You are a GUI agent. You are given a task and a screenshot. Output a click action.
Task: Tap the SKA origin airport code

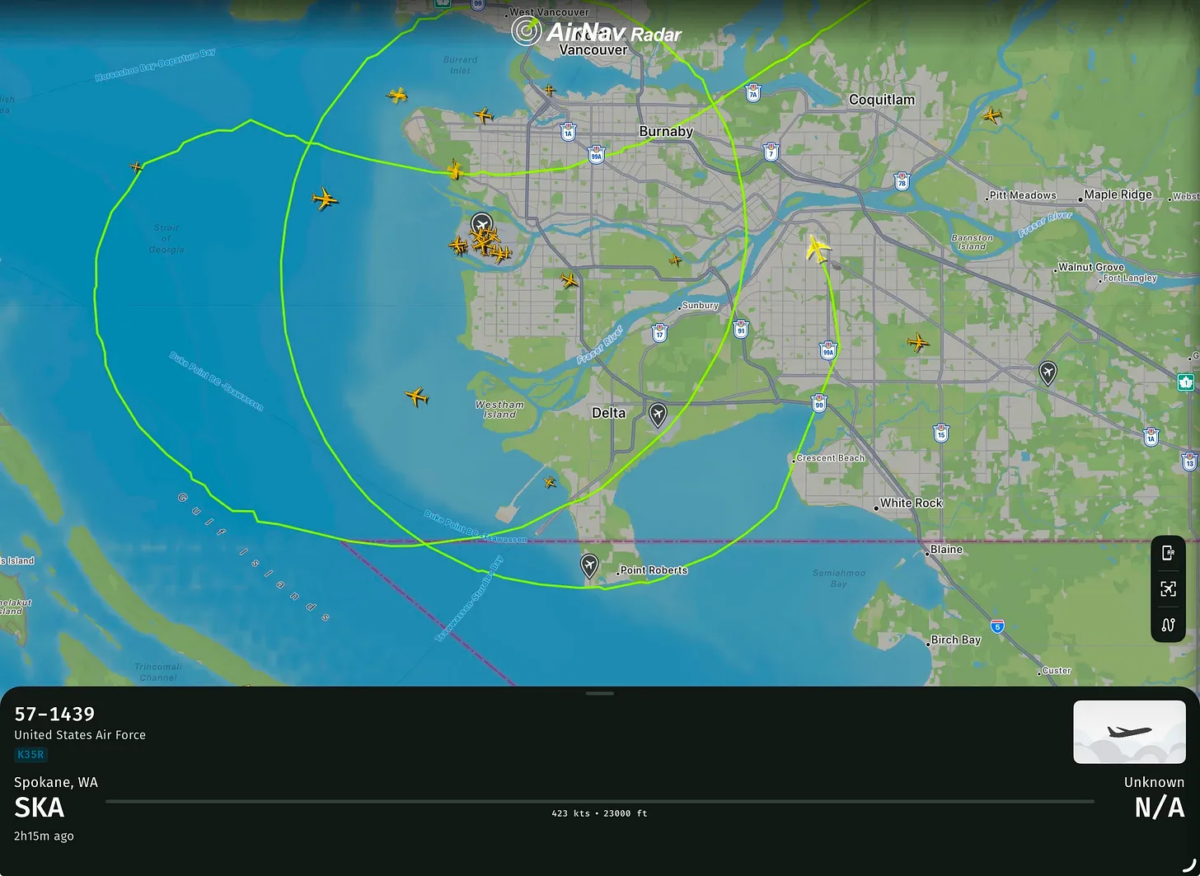[x=39, y=808]
